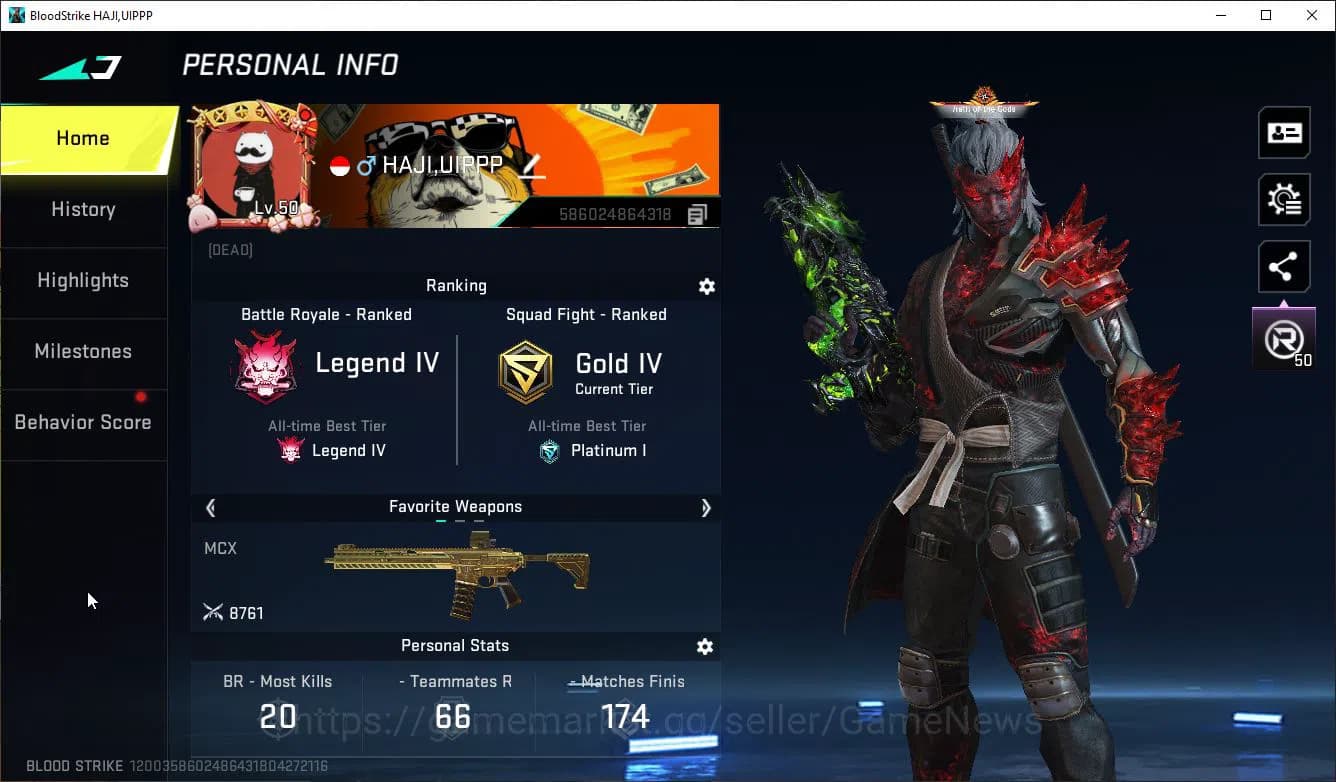The image size is (1336, 782).
Task: Open the settings icon on the right sidebar
Action: click(1284, 199)
